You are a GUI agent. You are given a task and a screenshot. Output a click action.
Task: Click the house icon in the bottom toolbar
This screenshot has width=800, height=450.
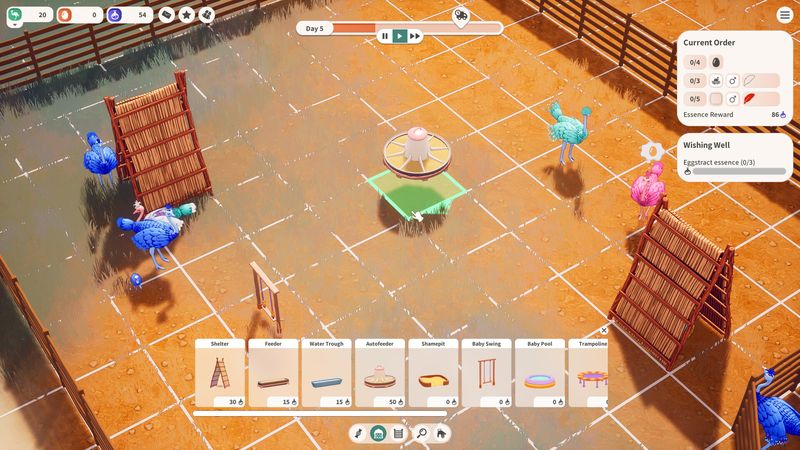(441, 434)
